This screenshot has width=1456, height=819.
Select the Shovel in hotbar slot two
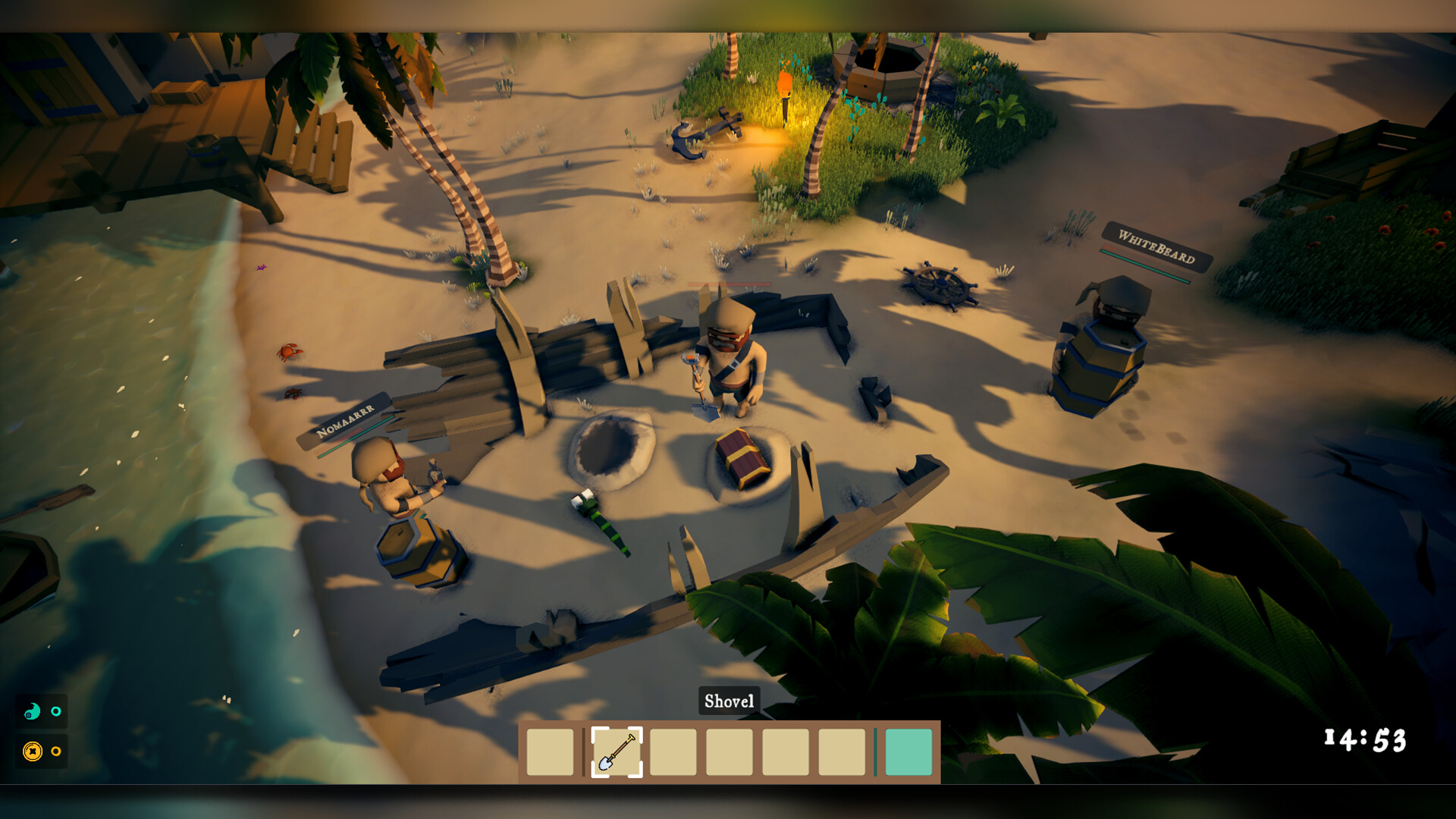point(616,752)
